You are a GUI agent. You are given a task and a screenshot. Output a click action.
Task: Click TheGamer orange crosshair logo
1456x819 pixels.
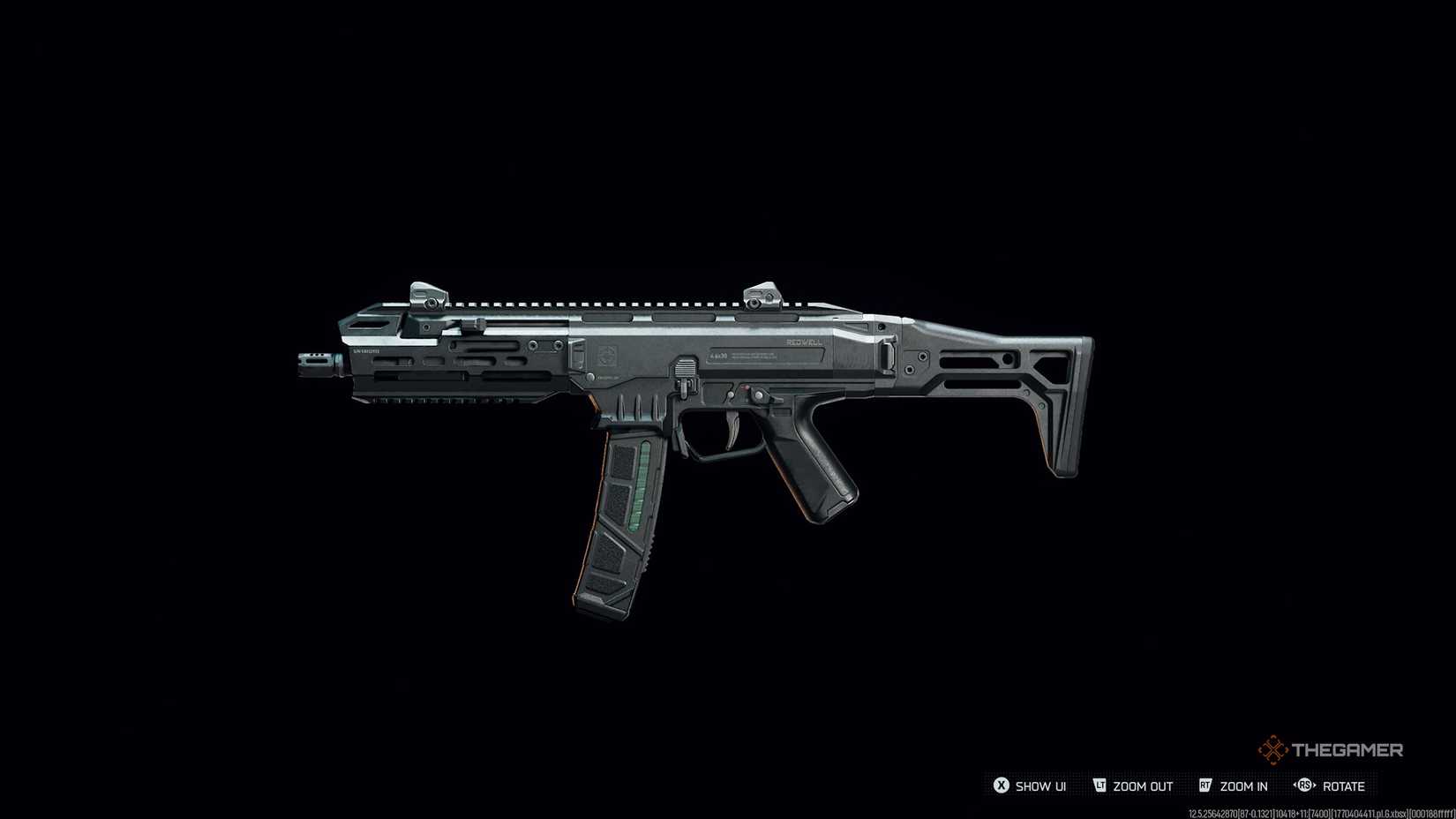1272,748
